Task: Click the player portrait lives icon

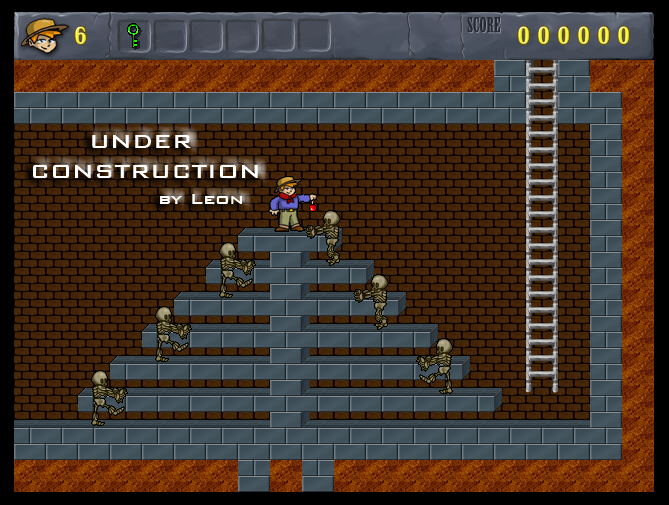Action: point(43,36)
